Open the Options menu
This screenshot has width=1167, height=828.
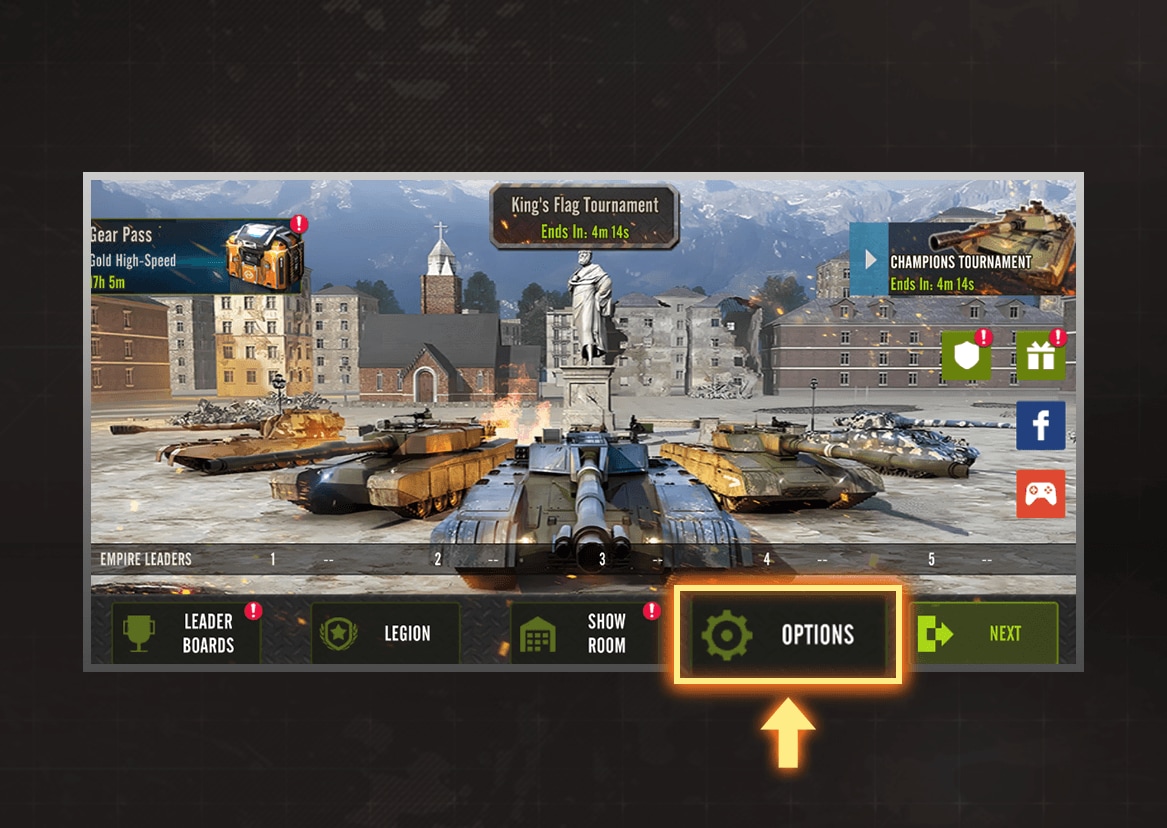(788, 635)
